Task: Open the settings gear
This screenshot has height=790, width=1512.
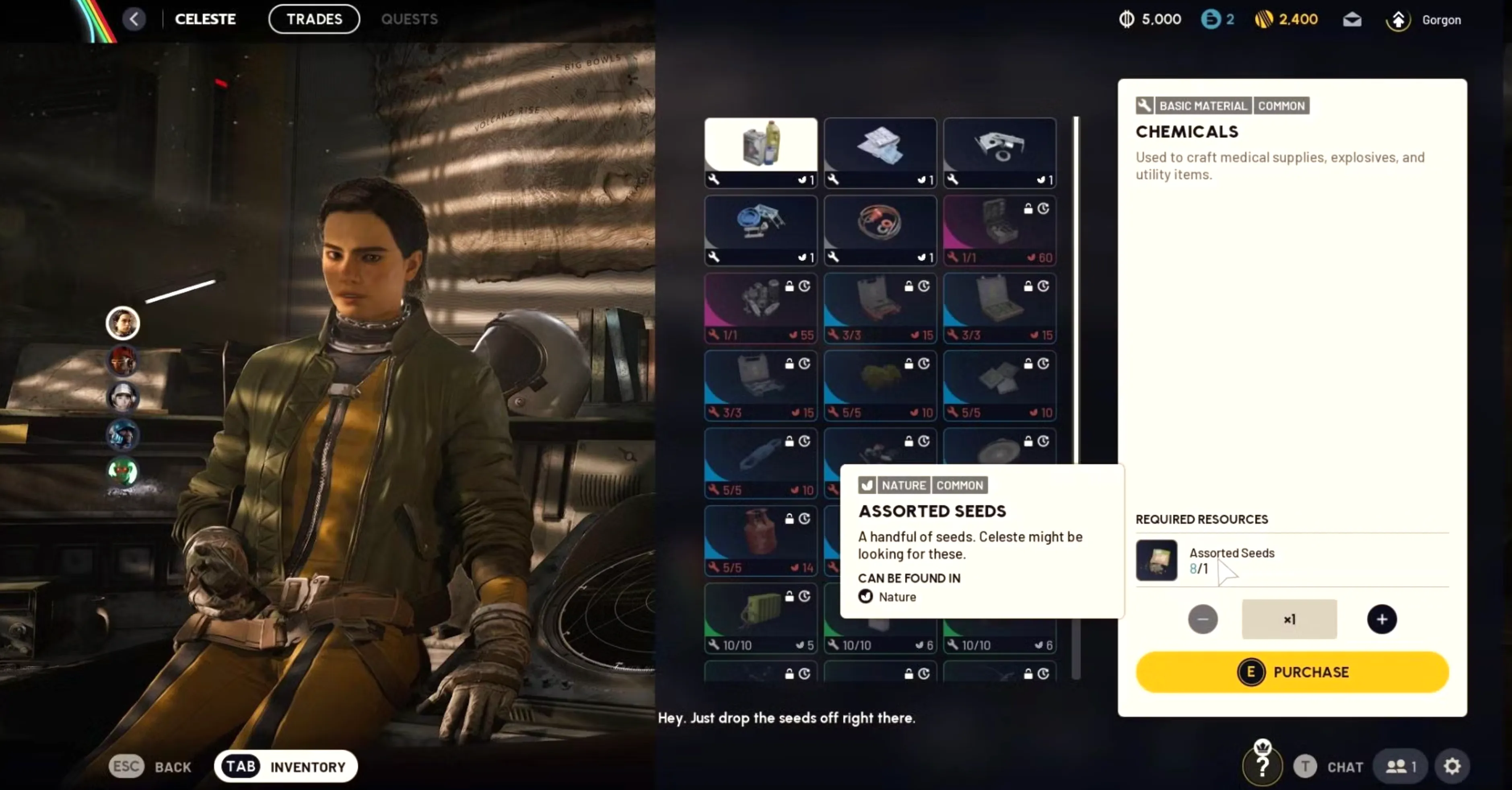Action: 1452,767
